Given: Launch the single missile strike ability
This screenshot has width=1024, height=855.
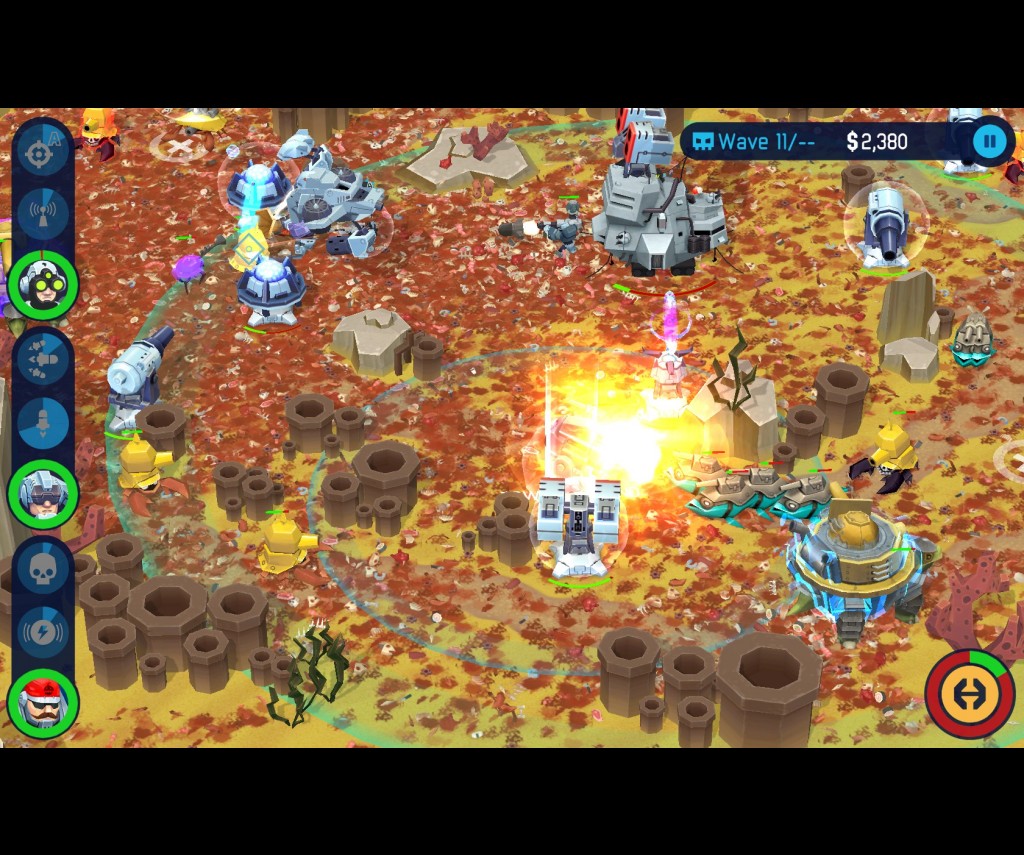Looking at the screenshot, I should click(43, 422).
